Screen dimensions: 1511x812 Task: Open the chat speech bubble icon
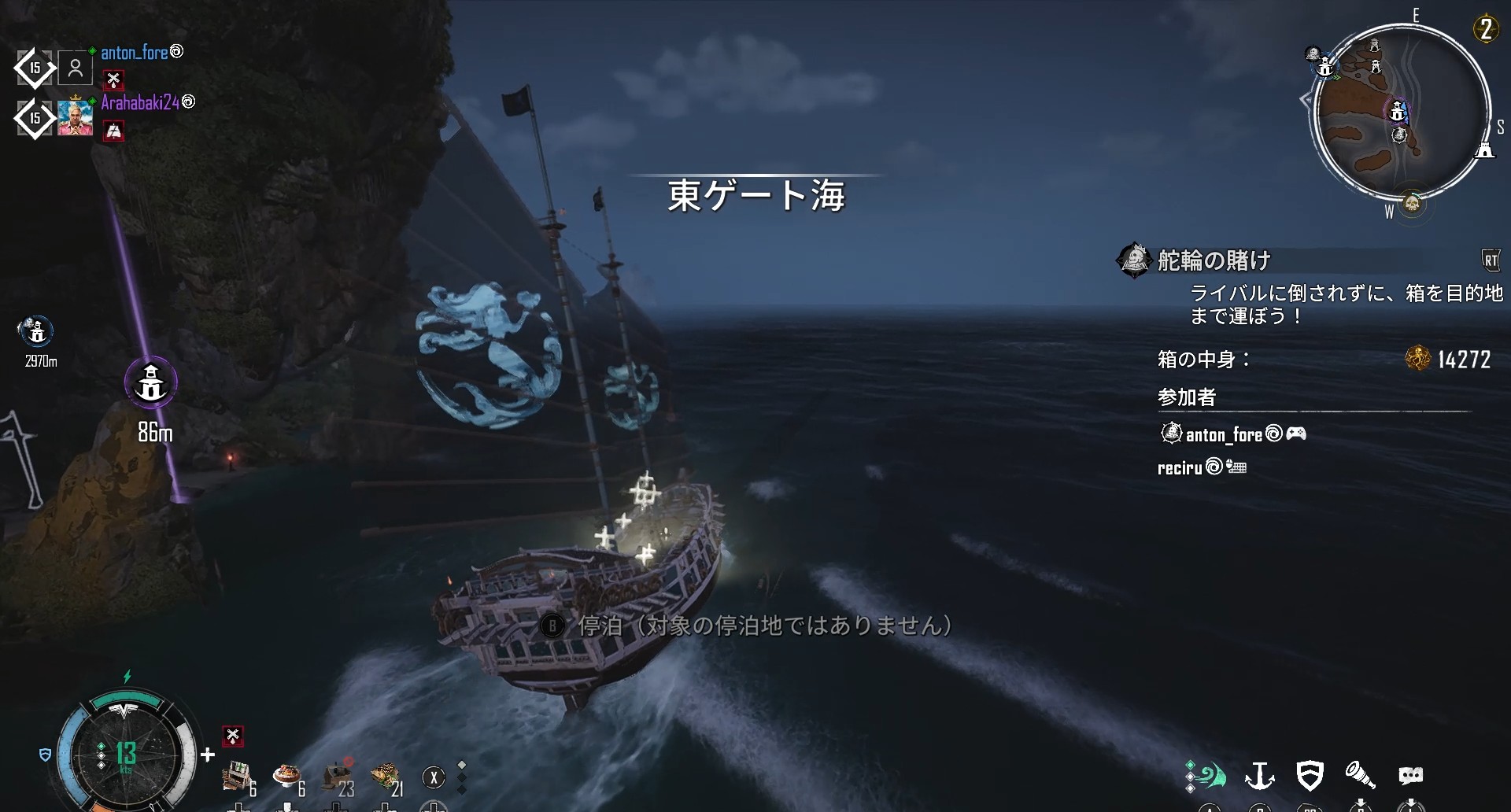point(1410,776)
